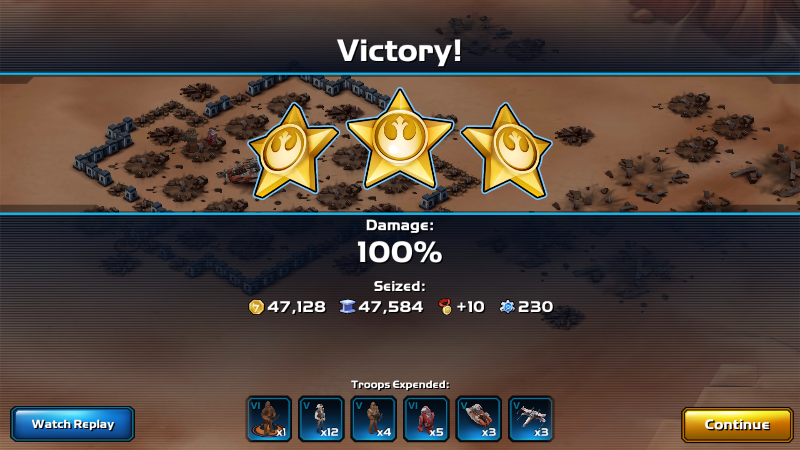Select the X-wing starfighter x3 tile
Screen dimensions: 800x450
pyautogui.click(x=531, y=419)
